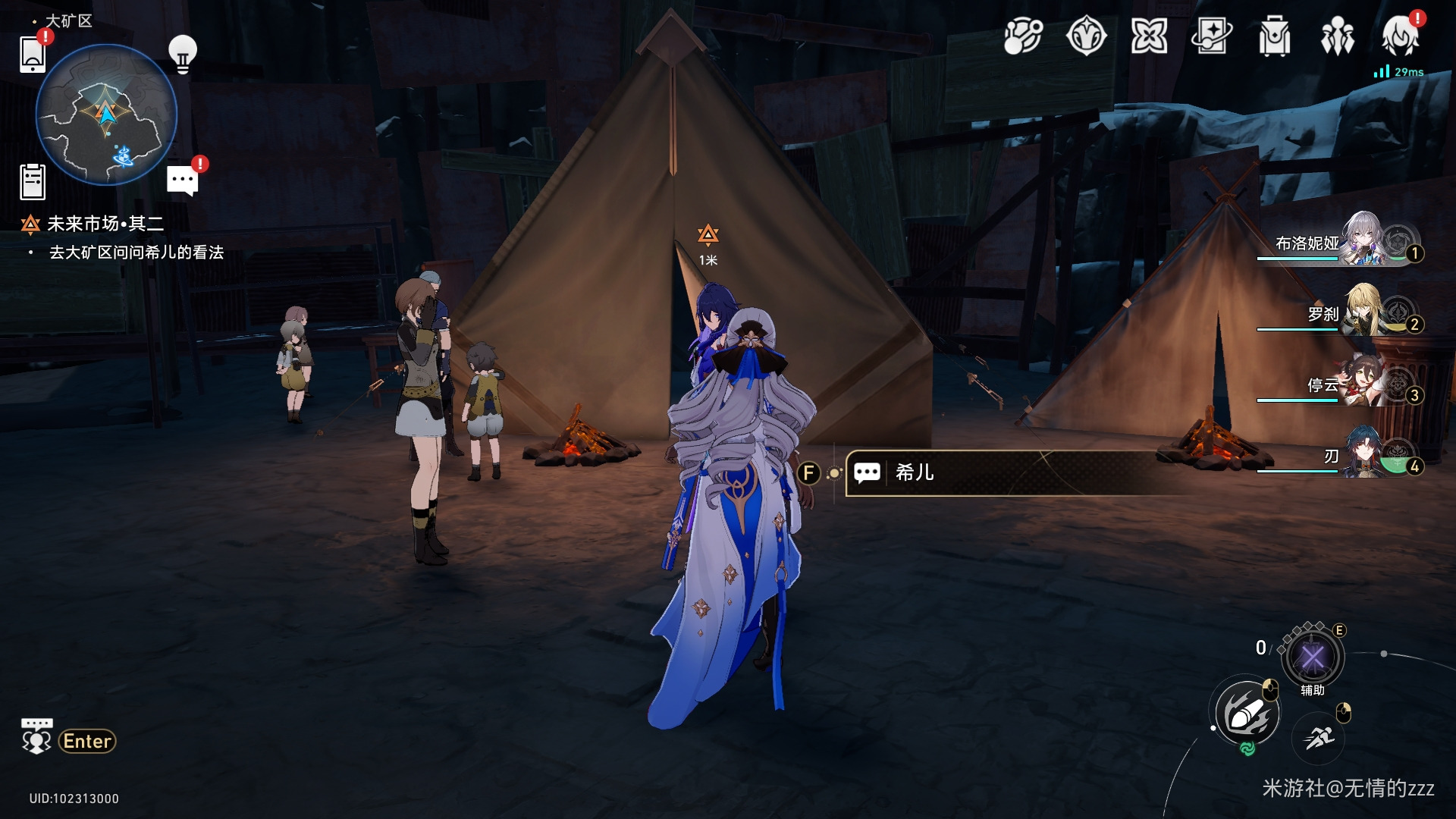Open the lightbulb tutorial hints

pyautogui.click(x=182, y=54)
